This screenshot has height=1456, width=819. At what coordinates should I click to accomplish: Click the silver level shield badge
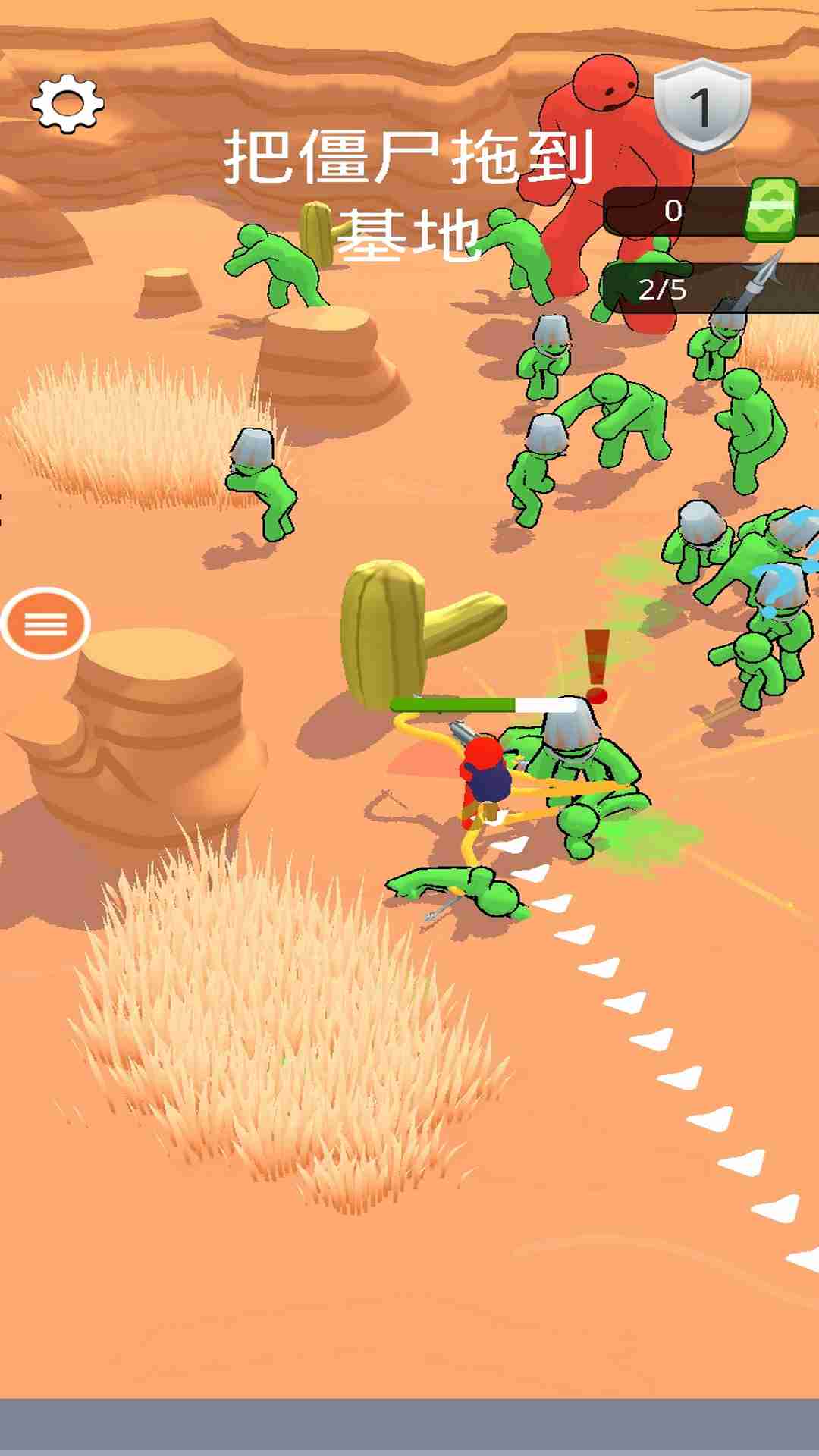click(x=701, y=106)
